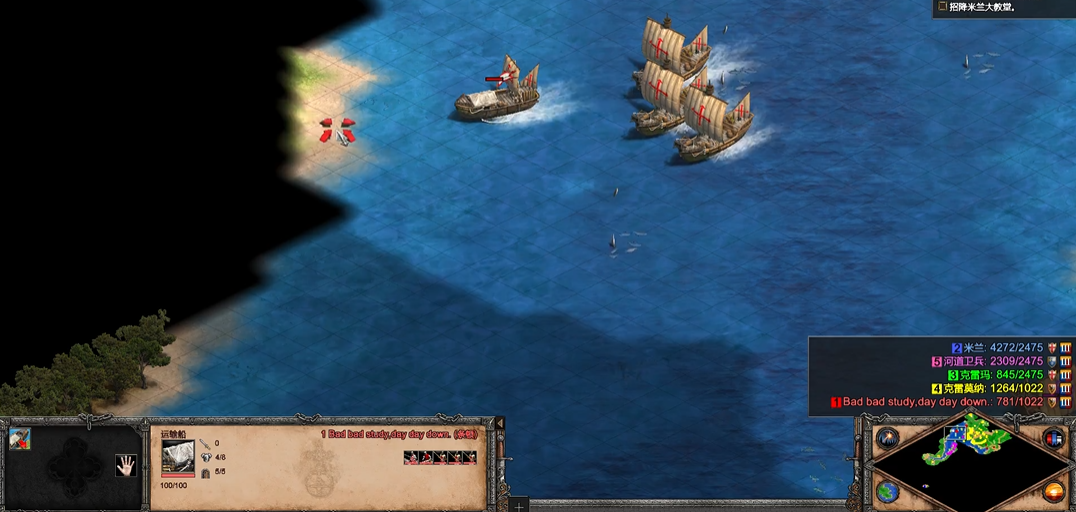
Task: Click the unload transport ship command icon
Action: [20, 439]
